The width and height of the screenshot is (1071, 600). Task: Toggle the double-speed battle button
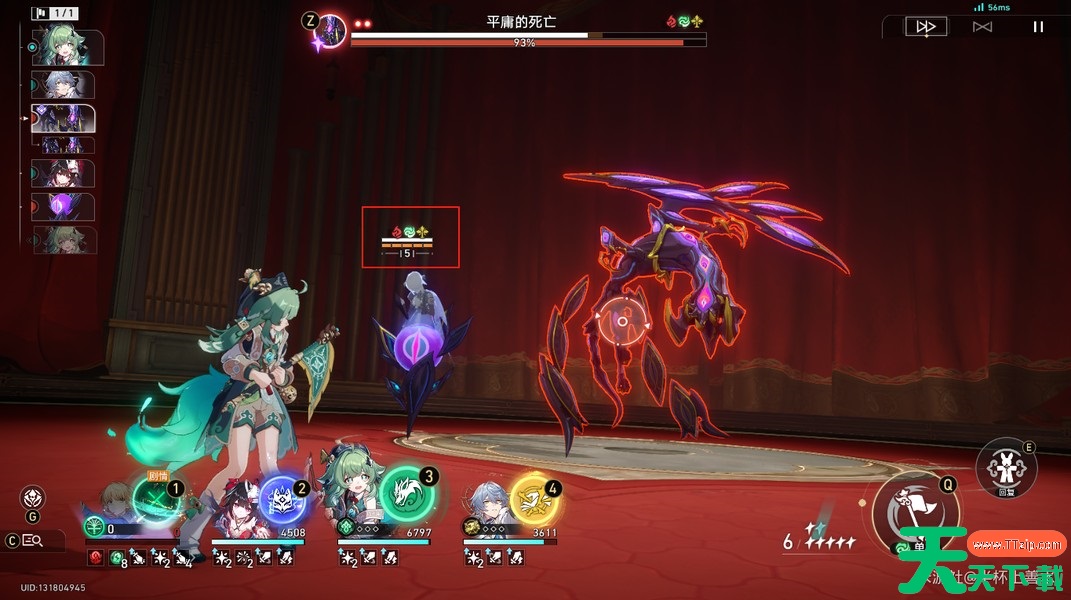tap(925, 27)
